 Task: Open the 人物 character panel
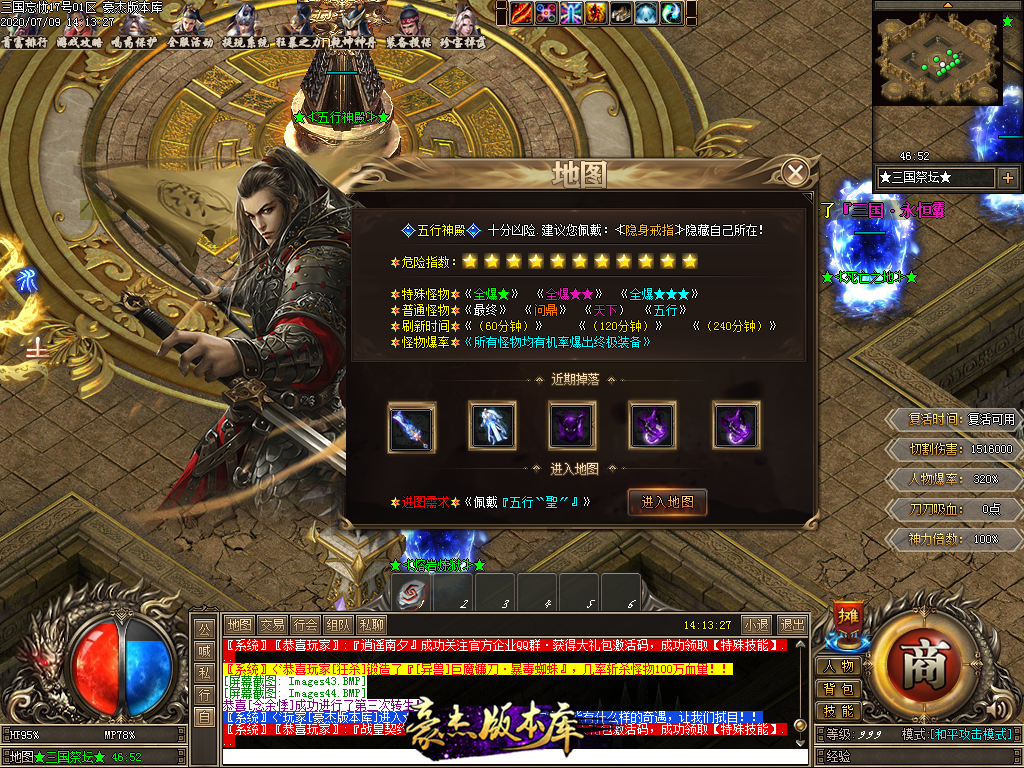click(x=838, y=667)
